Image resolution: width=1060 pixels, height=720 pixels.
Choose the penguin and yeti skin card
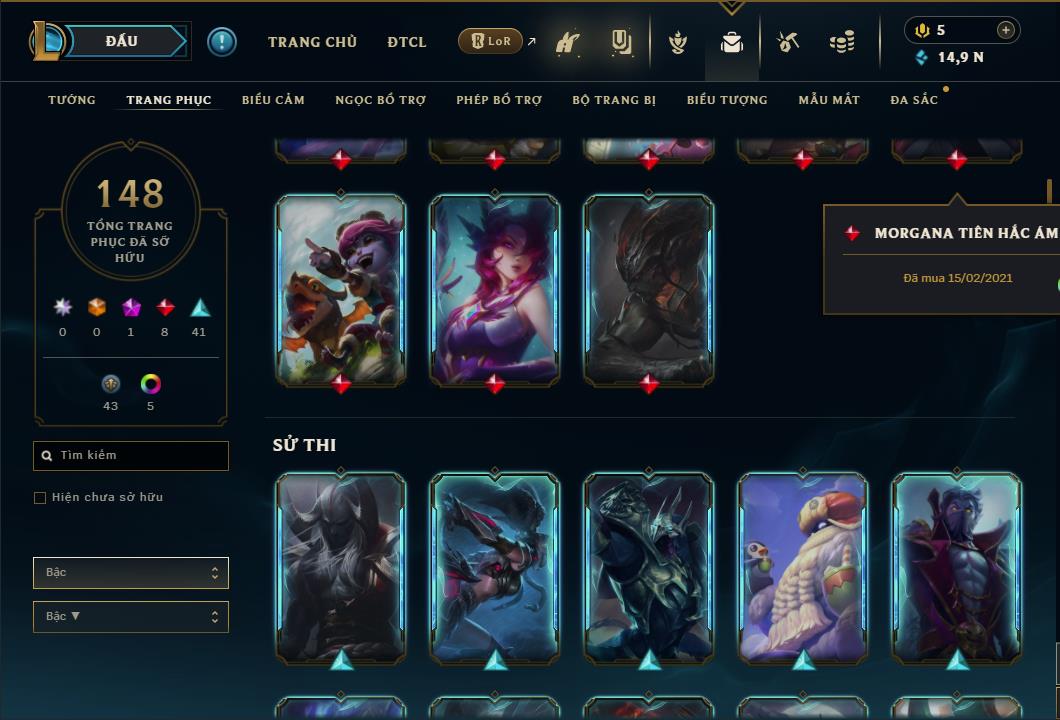coord(803,567)
